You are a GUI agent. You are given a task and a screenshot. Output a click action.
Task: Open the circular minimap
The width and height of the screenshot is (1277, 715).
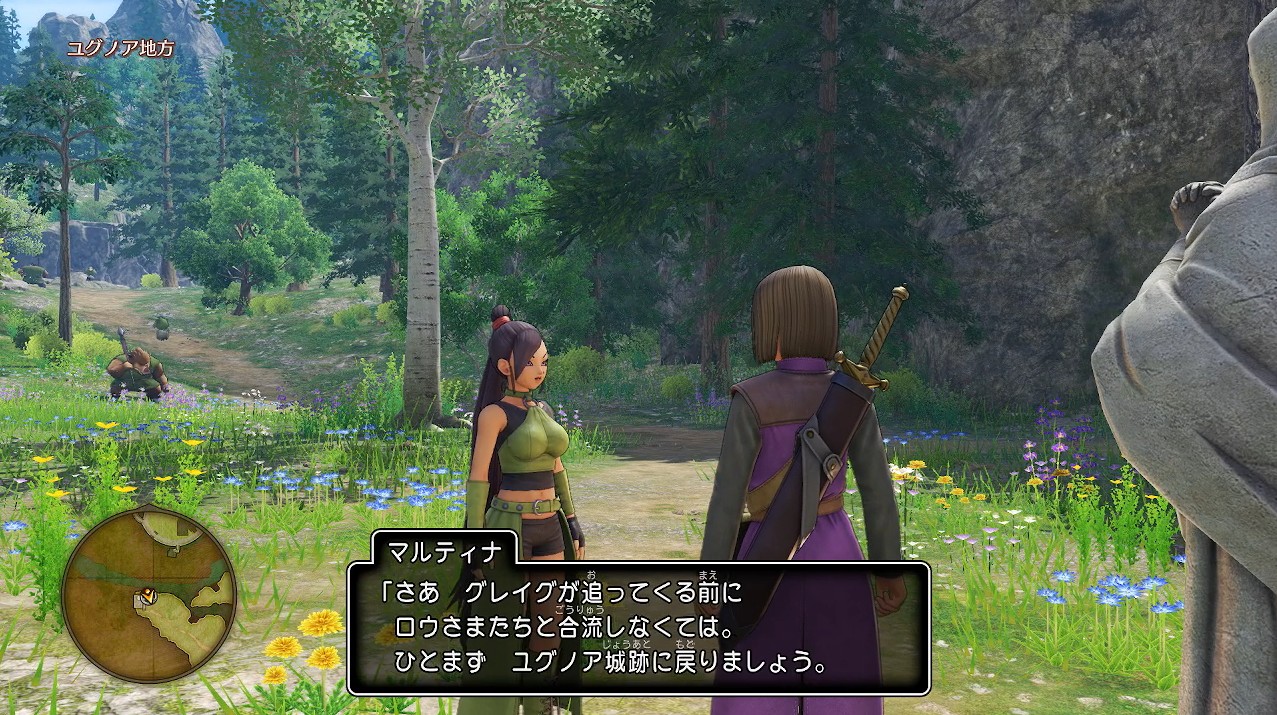[x=149, y=593]
